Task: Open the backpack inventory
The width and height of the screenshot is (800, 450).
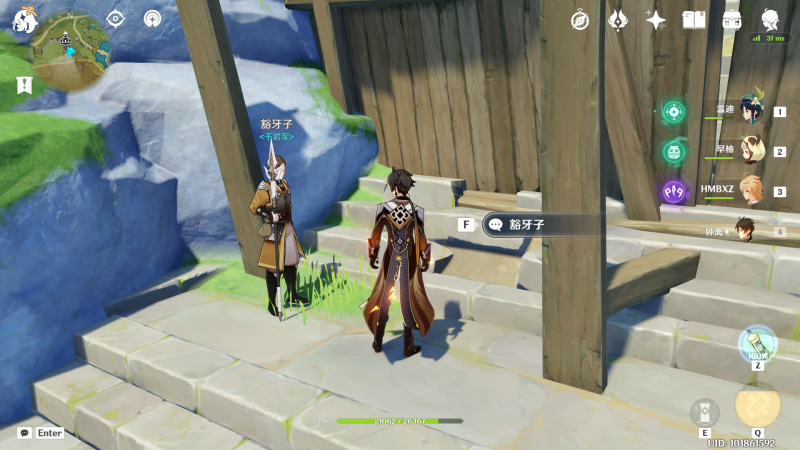Action: click(732, 20)
